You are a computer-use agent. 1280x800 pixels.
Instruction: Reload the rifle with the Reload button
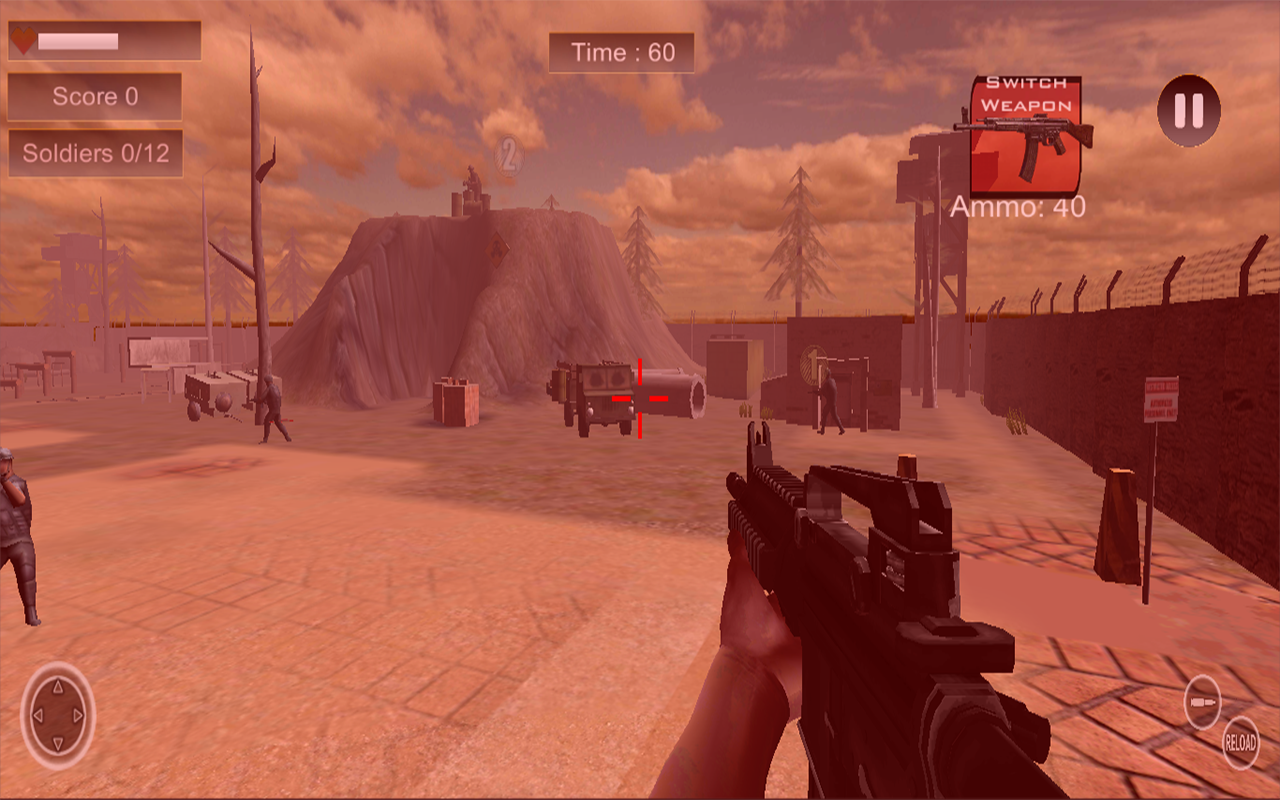tap(1240, 743)
